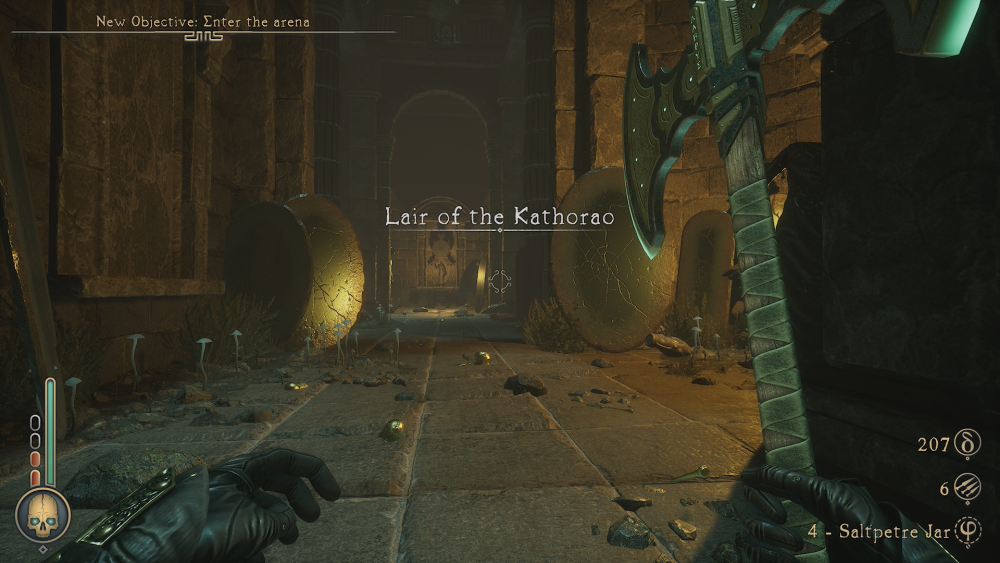Open the 'Enter the arena' objective tracker

[202, 21]
